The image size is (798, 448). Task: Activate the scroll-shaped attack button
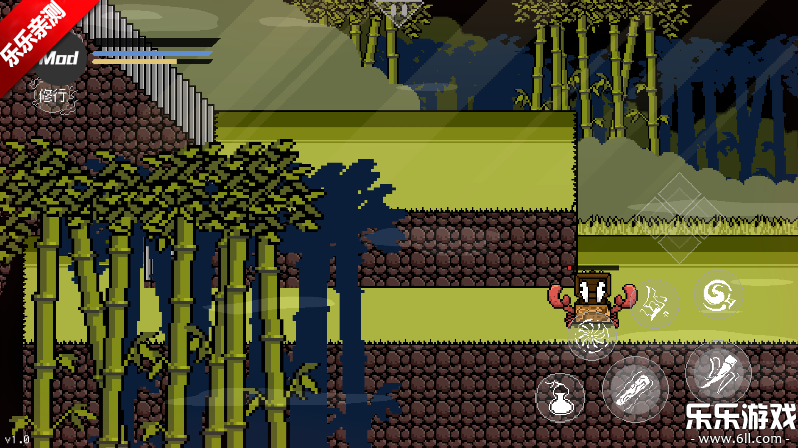click(635, 388)
